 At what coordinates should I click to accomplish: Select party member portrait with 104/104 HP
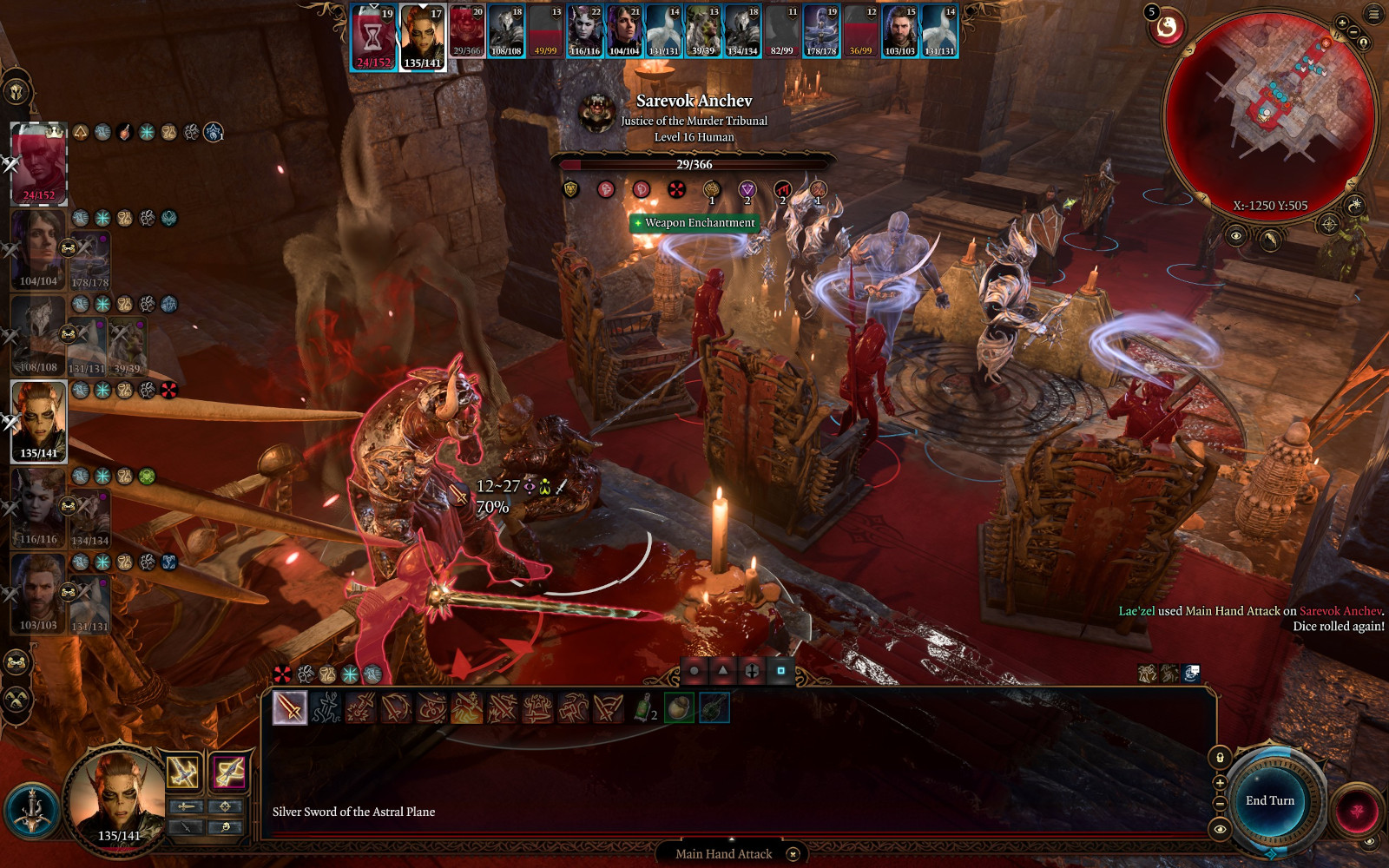[38, 249]
